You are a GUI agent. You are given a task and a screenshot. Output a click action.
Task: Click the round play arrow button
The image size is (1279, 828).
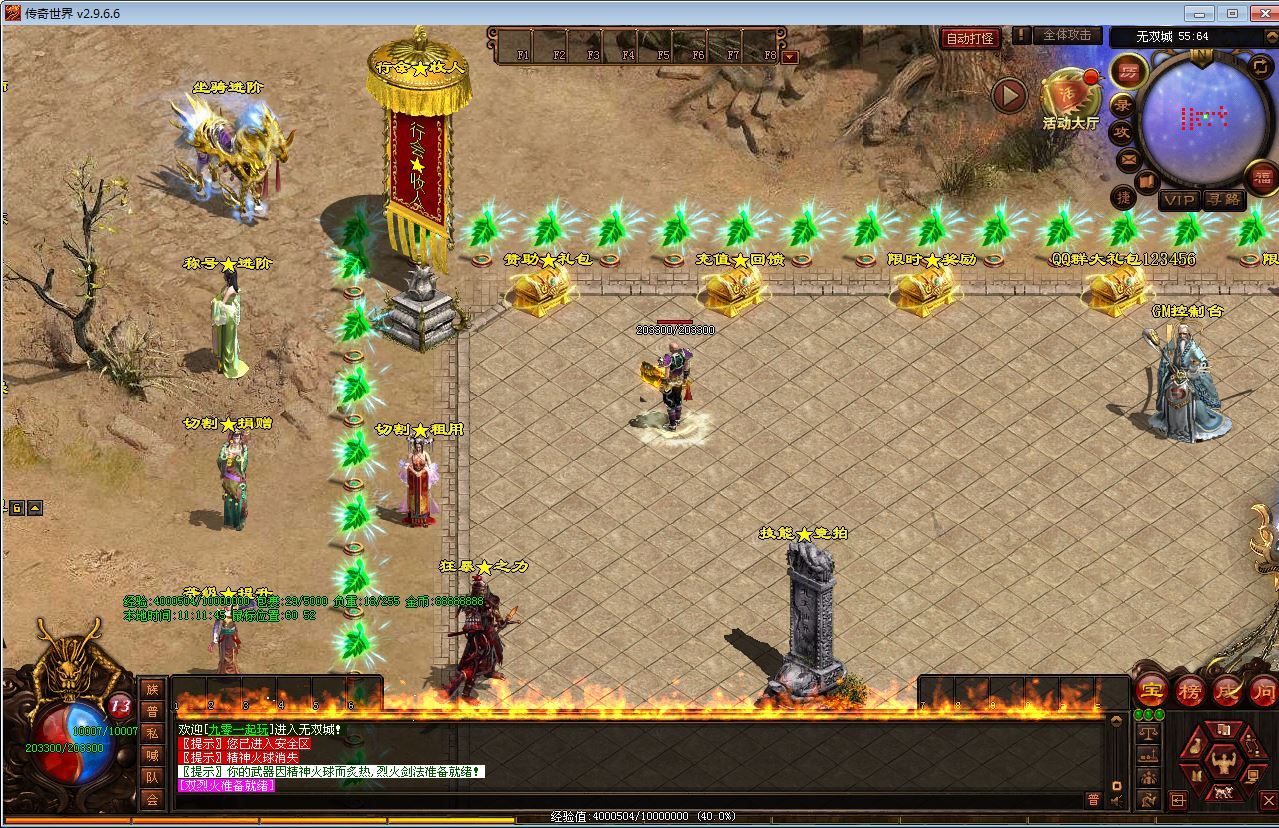pyautogui.click(x=1010, y=95)
